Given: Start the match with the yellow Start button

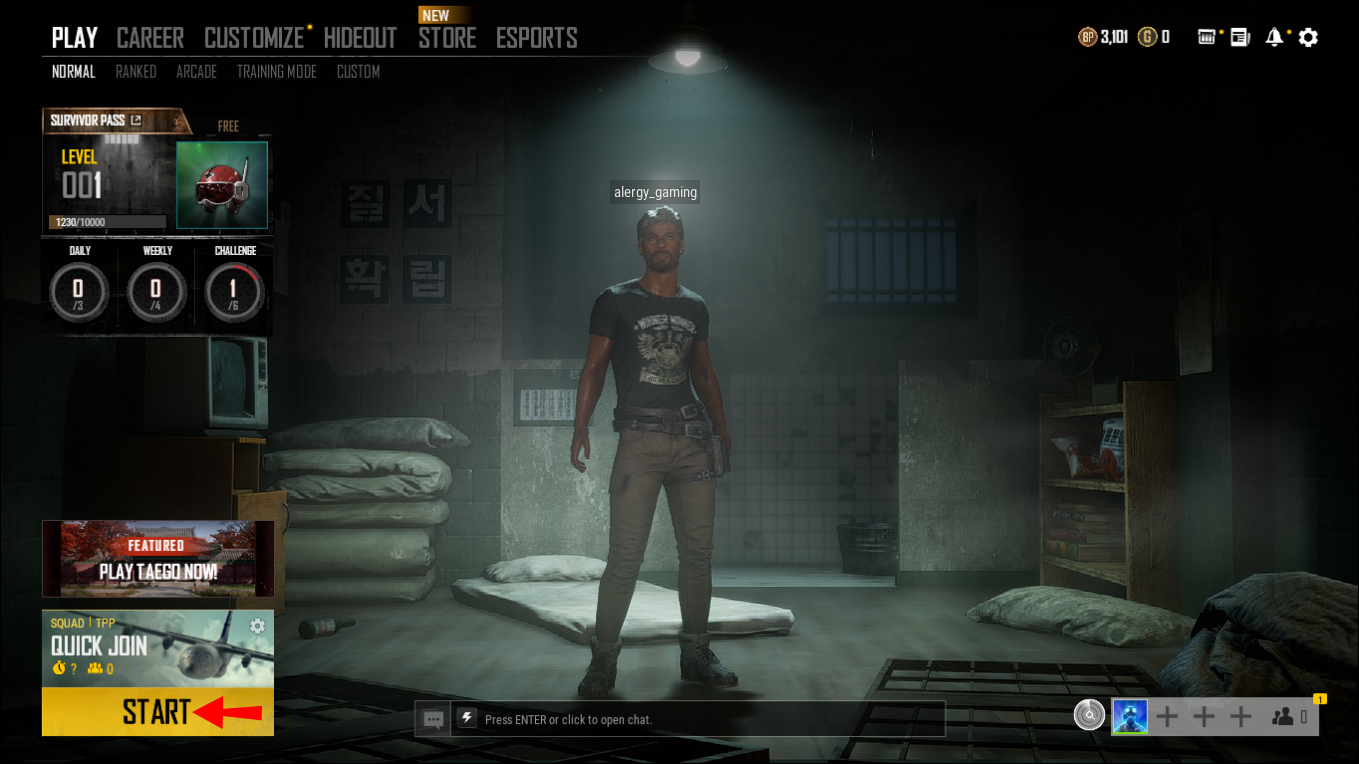Looking at the screenshot, I should pyautogui.click(x=157, y=712).
